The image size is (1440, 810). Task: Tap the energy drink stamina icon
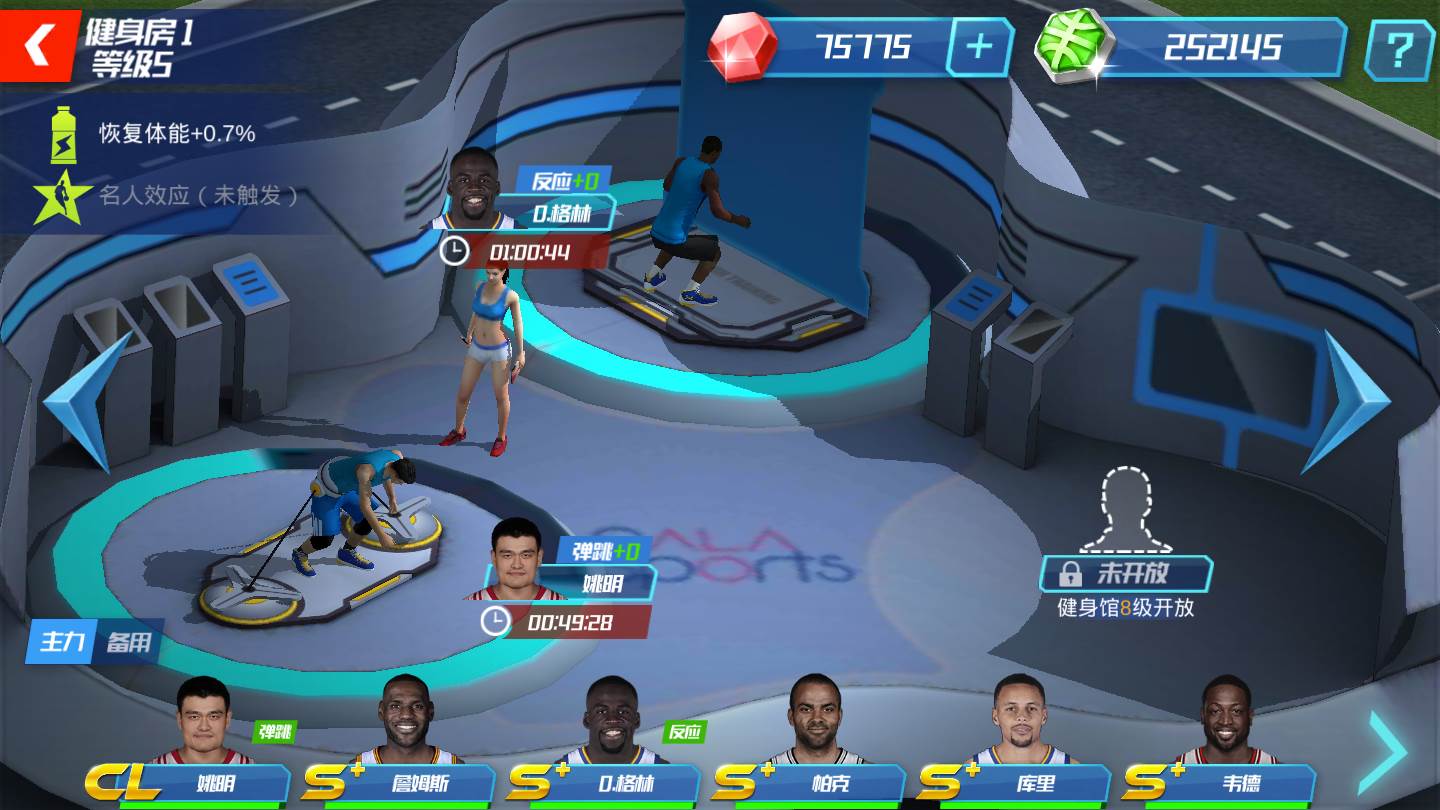coord(63,134)
